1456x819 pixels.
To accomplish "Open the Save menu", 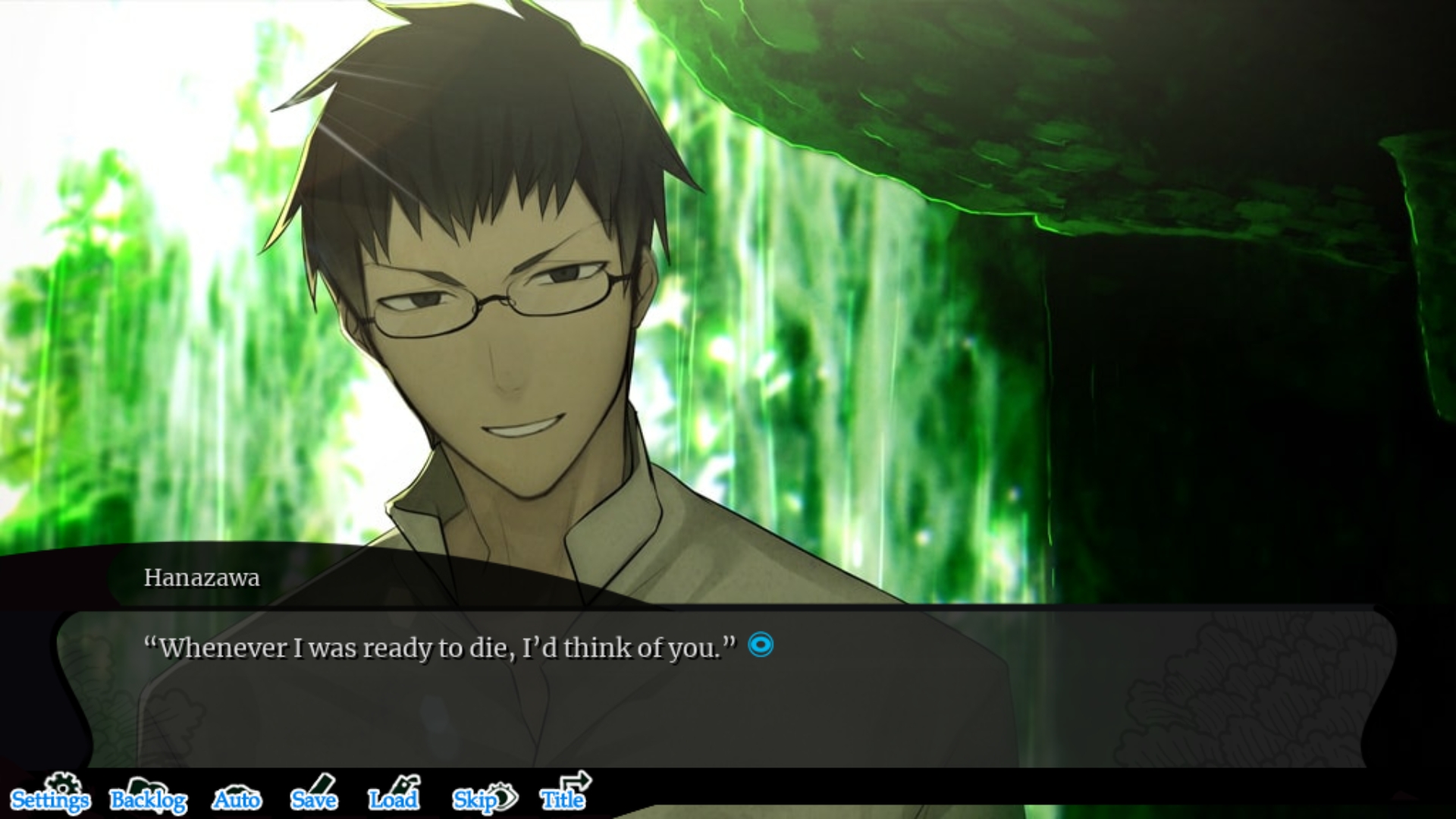I will pyautogui.click(x=314, y=799).
